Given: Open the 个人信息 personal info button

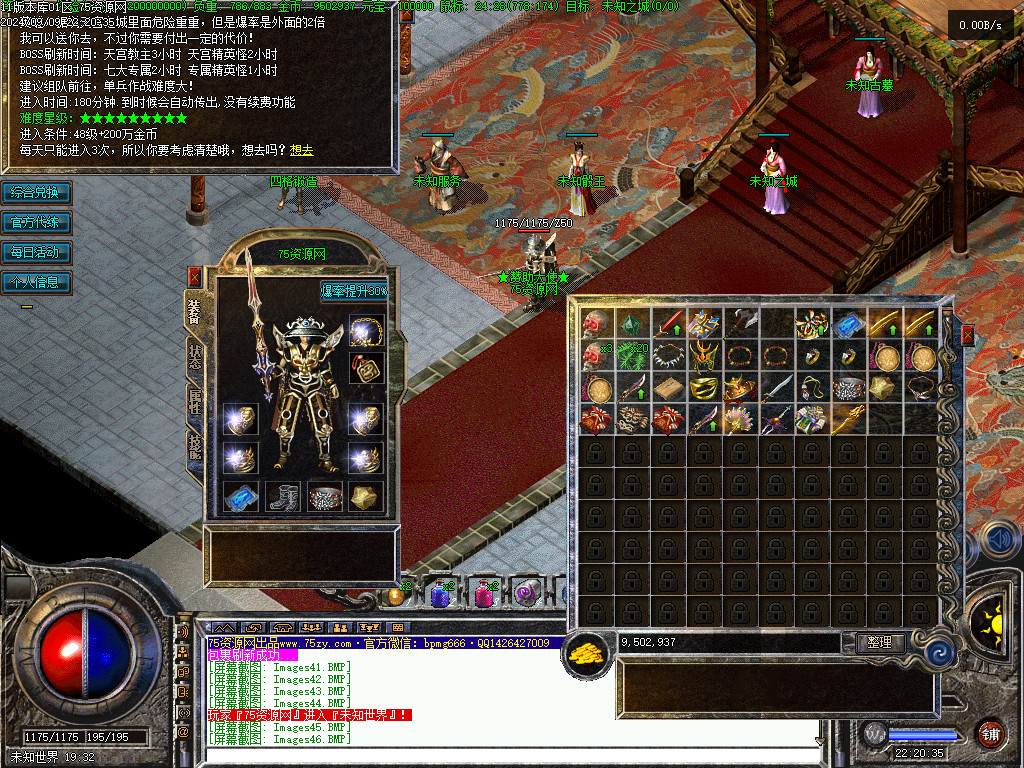Looking at the screenshot, I should (x=36, y=282).
